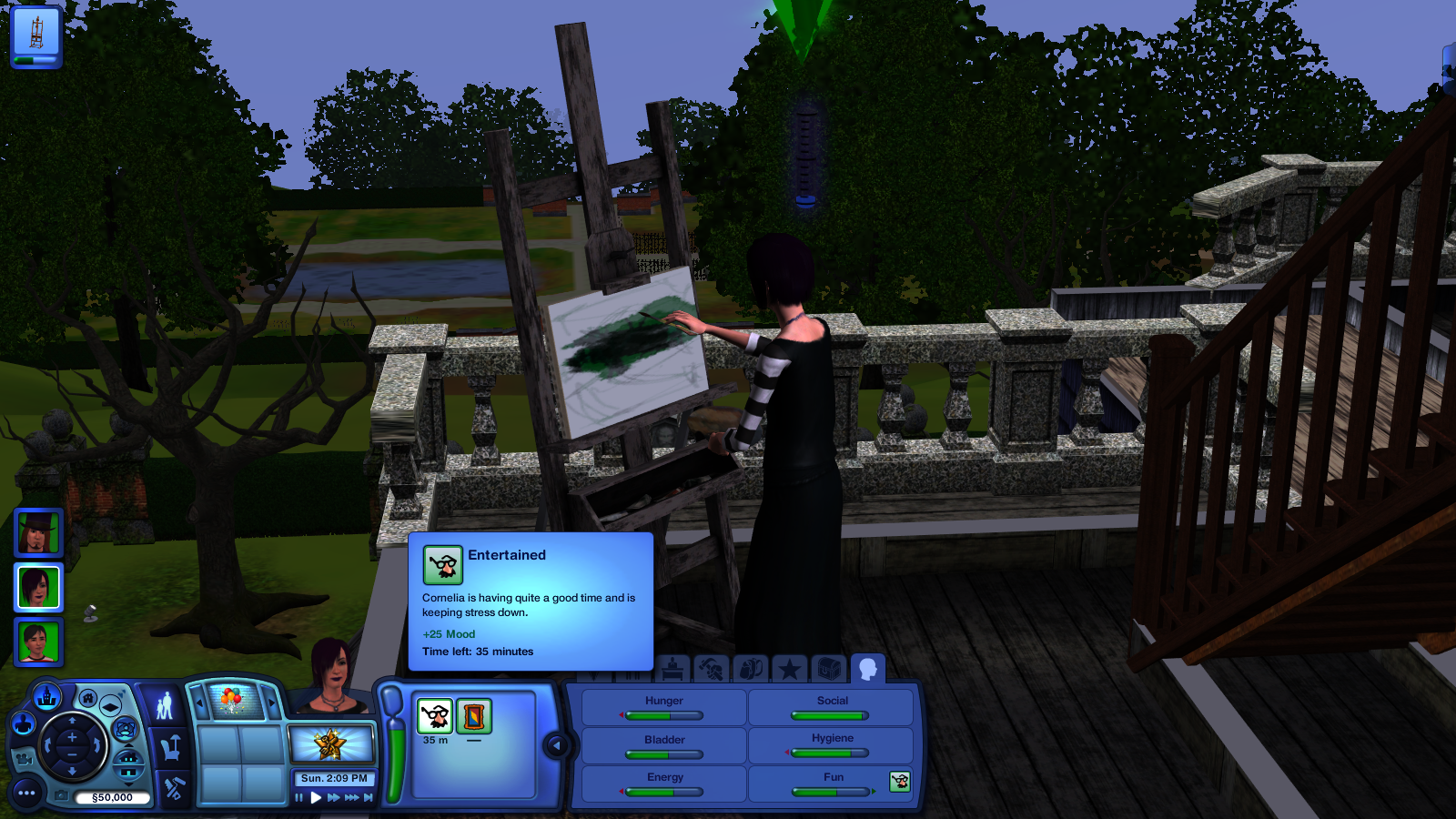This screenshot has height=819, width=1456.
Task: Open the Inventory backpack tab
Action: (750, 671)
